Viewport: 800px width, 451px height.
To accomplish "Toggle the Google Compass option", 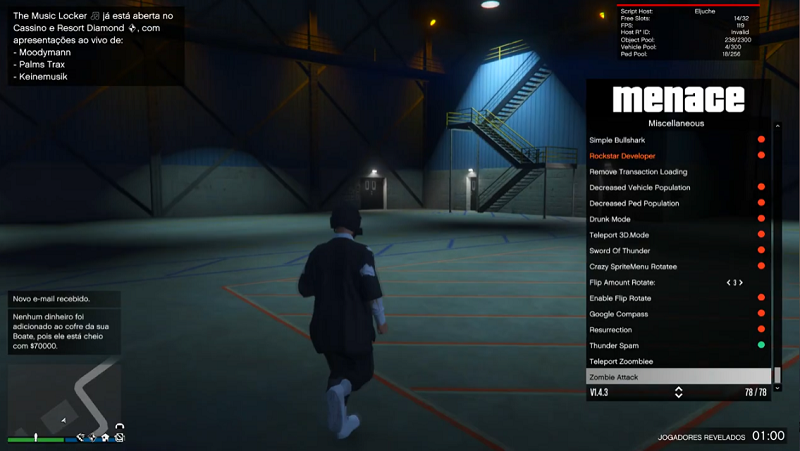I will (760, 314).
